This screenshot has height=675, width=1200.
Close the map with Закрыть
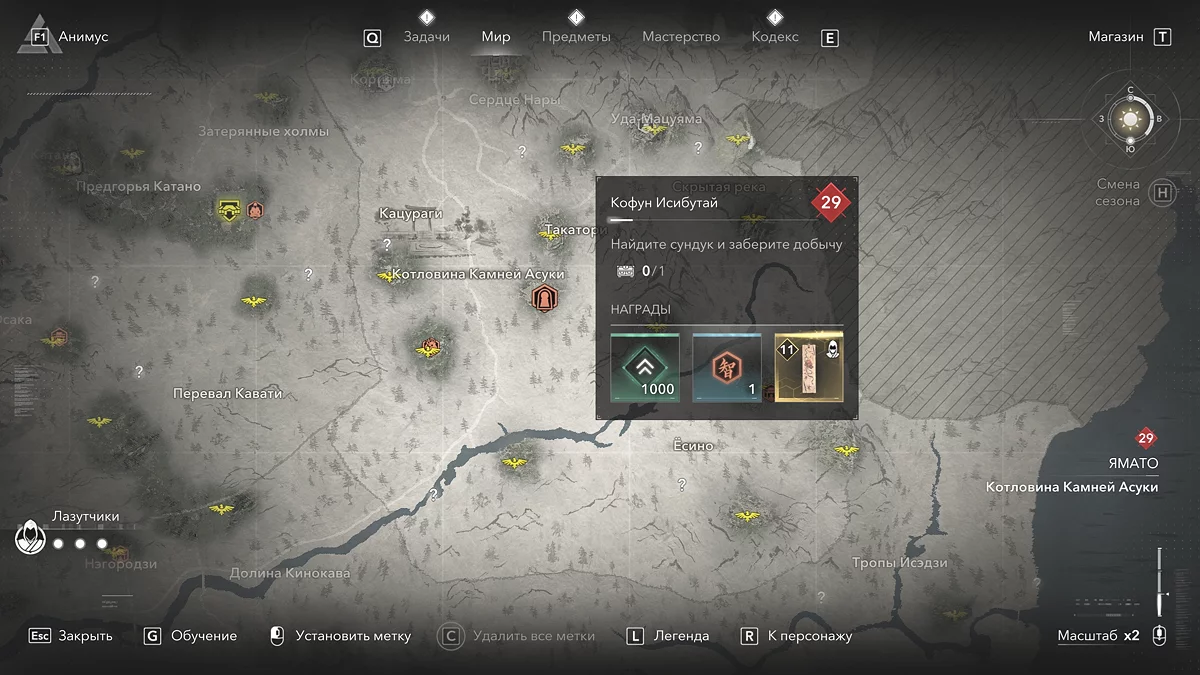coord(85,636)
